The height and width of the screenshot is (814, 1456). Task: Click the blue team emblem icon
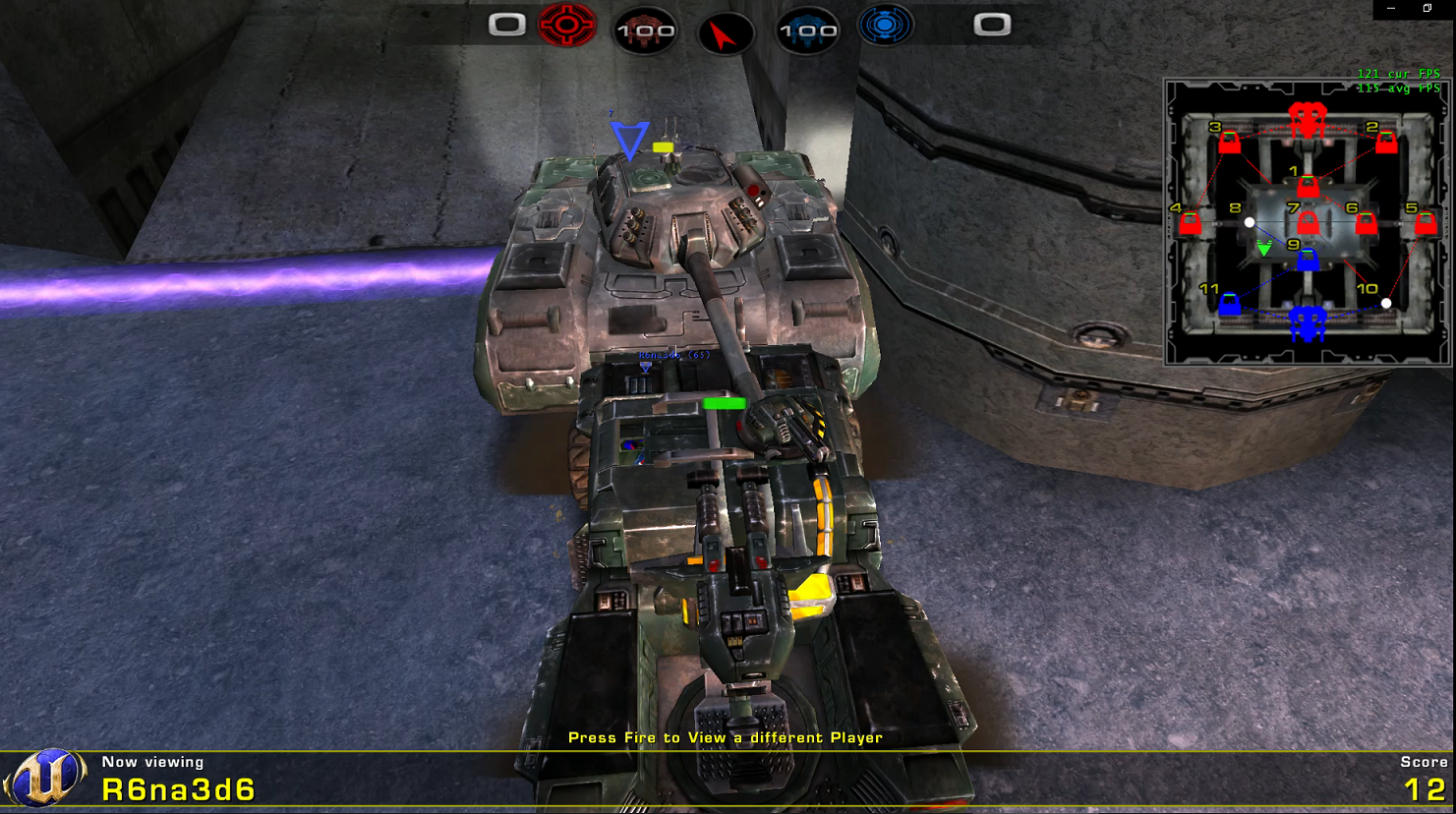pos(885,25)
